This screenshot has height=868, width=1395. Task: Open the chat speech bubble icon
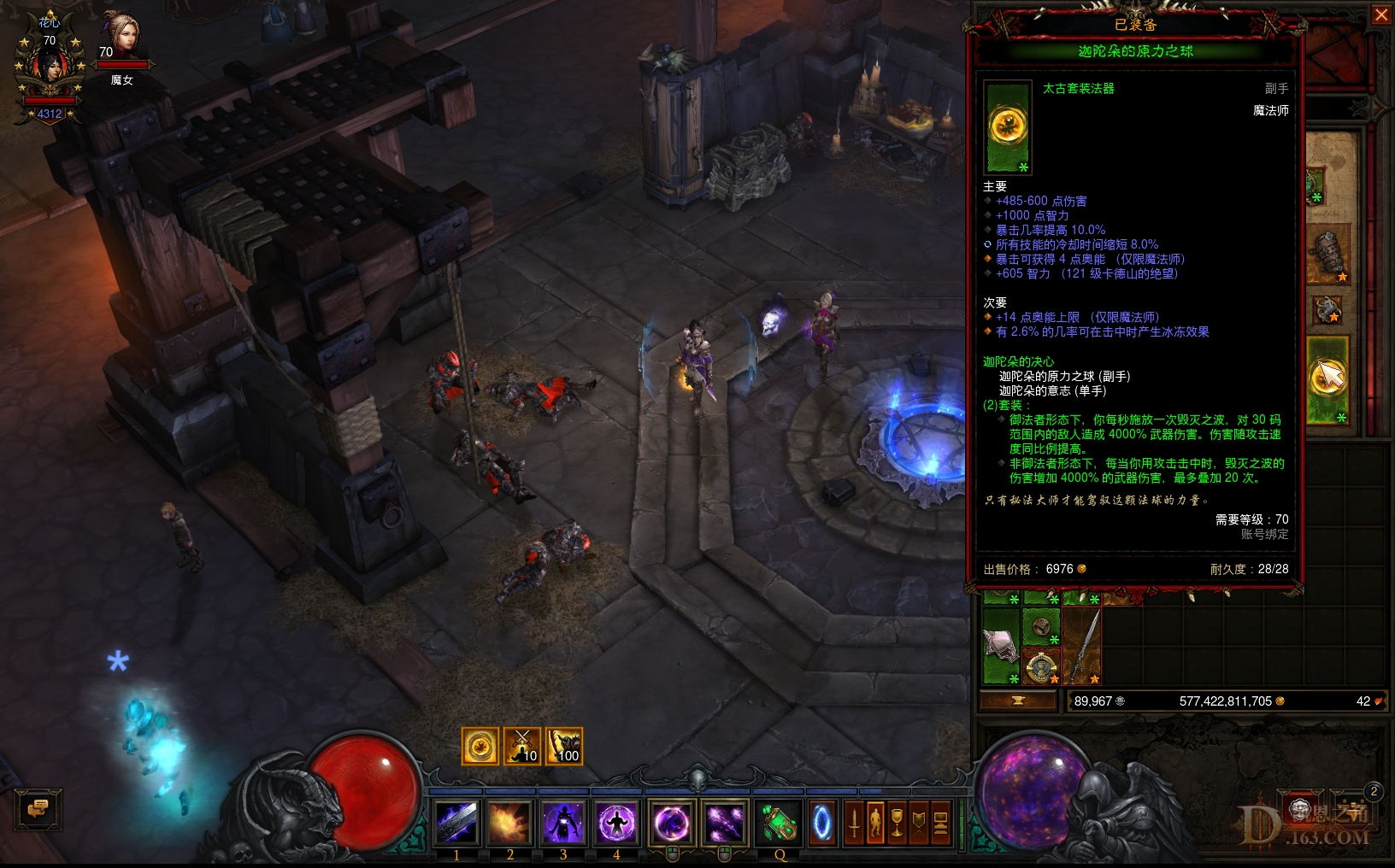coord(36,810)
